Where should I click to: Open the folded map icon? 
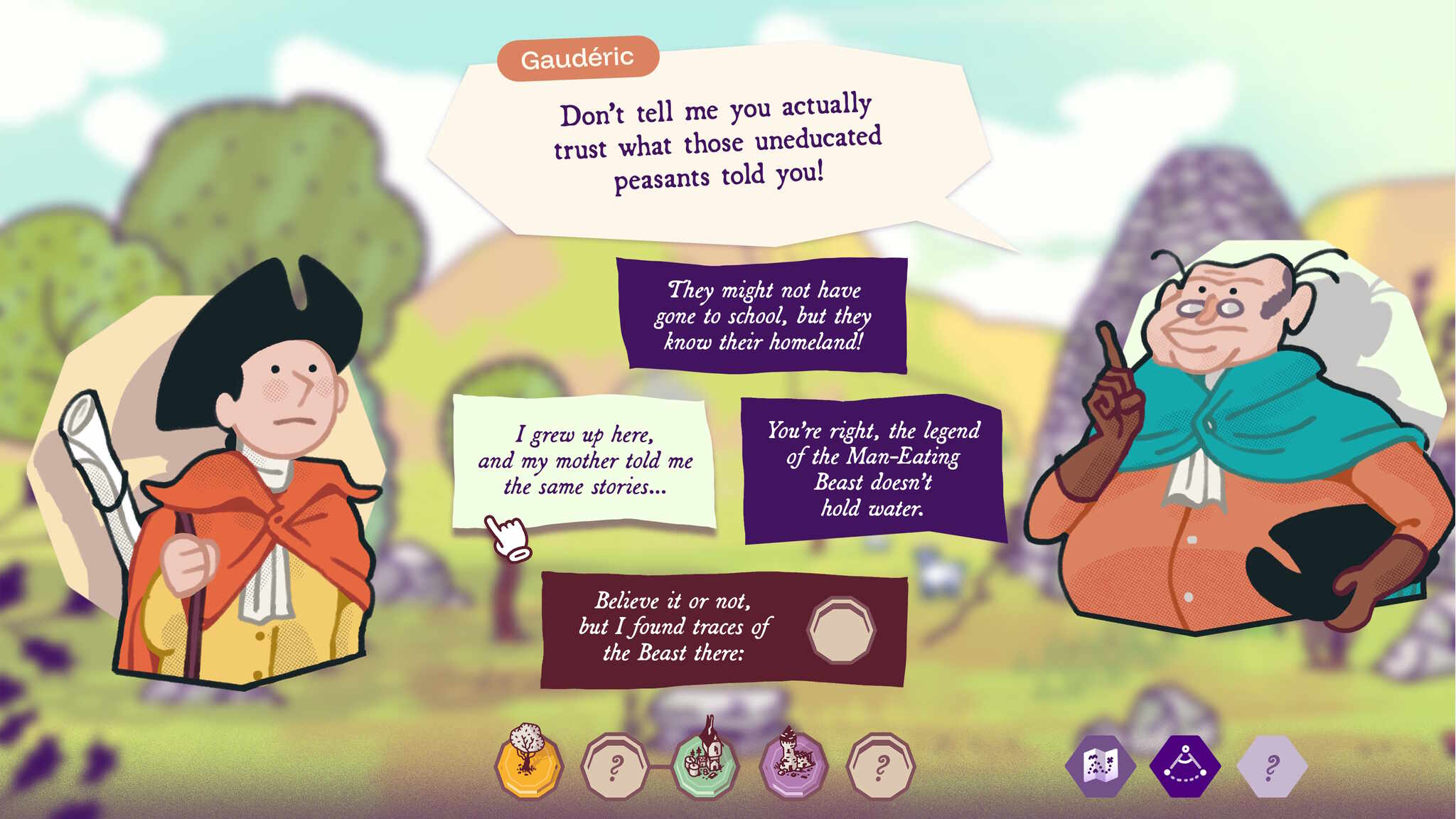click(1100, 766)
